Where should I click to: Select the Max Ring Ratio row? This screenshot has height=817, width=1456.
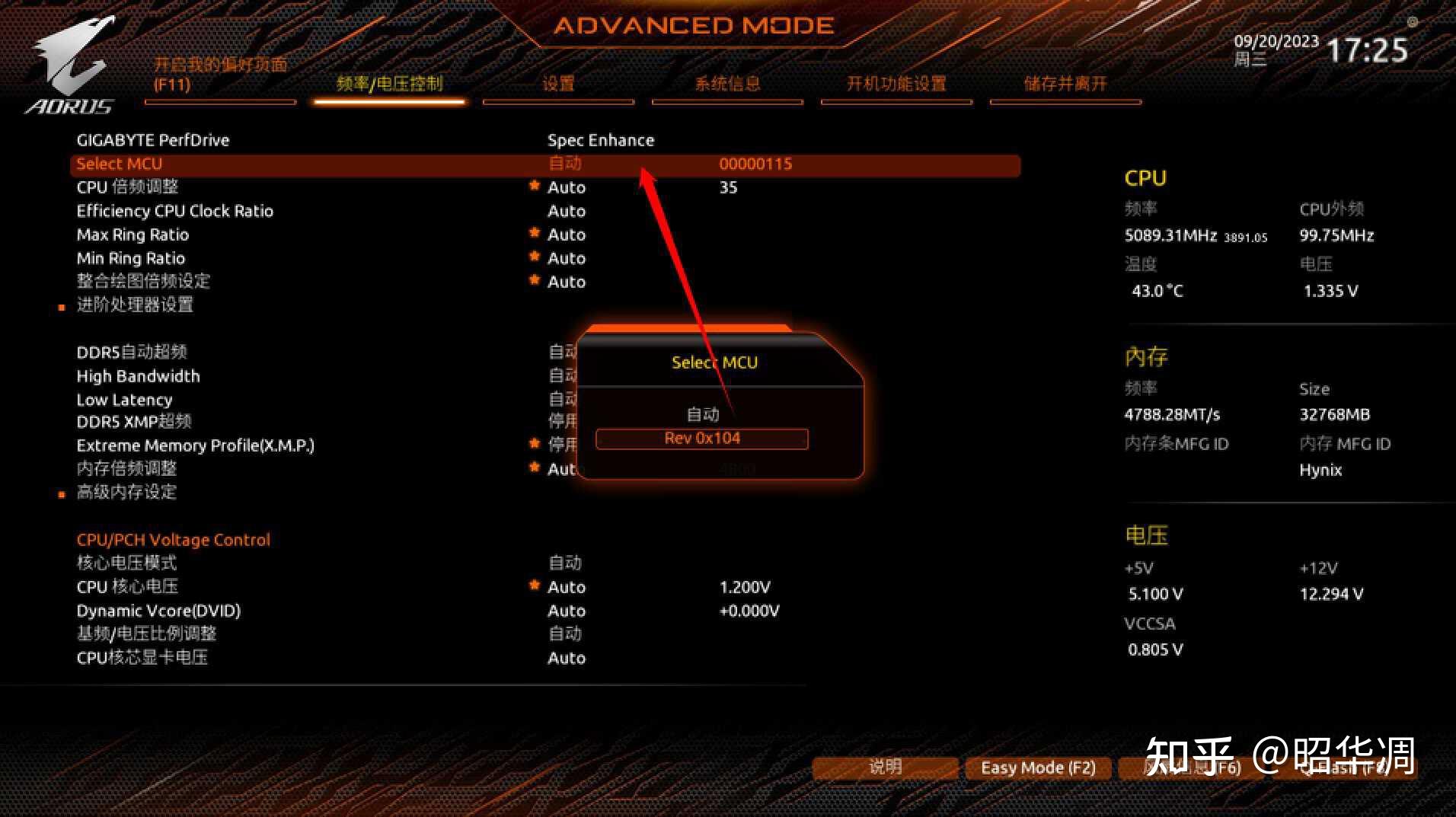133,235
